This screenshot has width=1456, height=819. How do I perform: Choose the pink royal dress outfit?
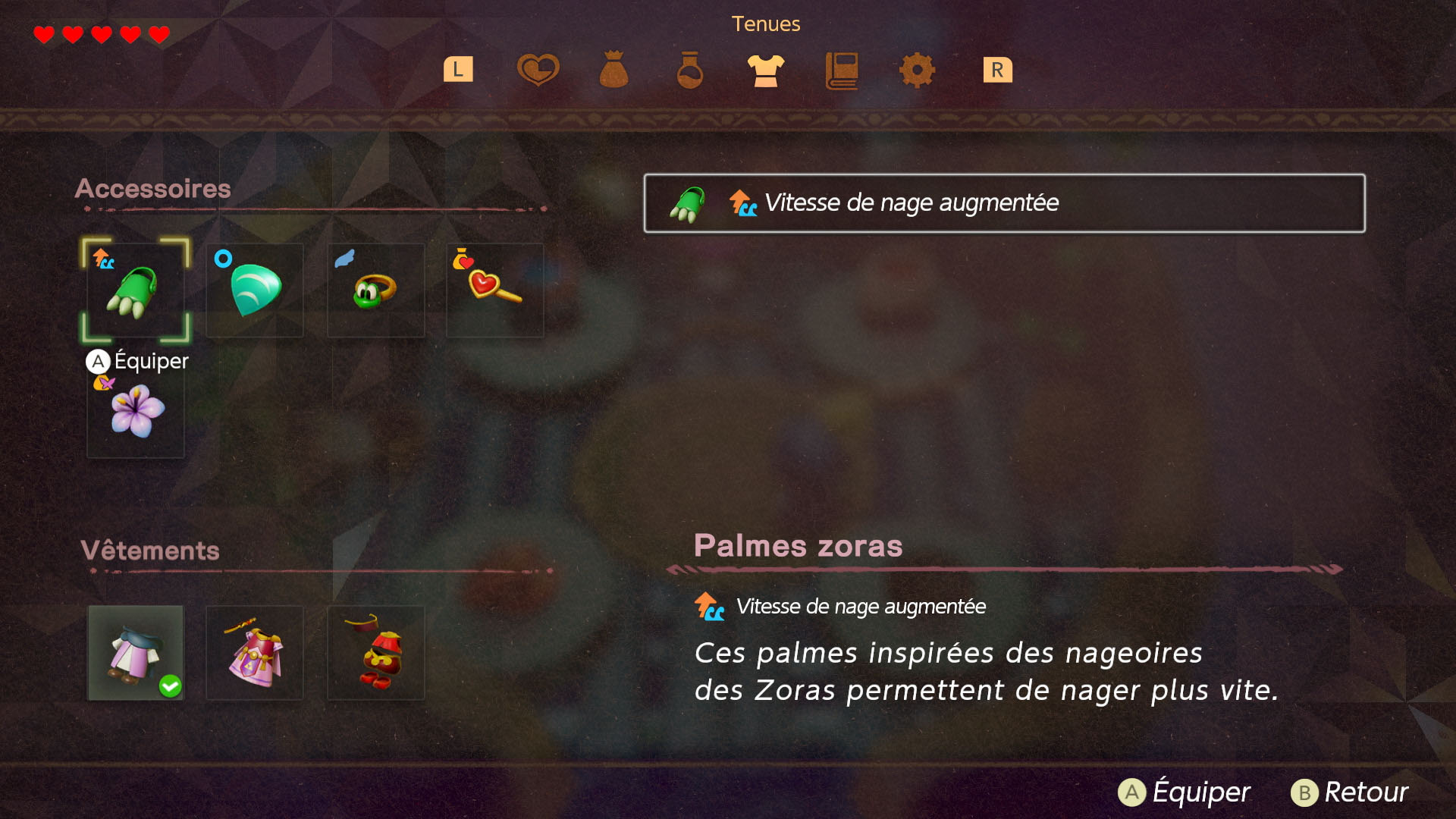pos(255,652)
